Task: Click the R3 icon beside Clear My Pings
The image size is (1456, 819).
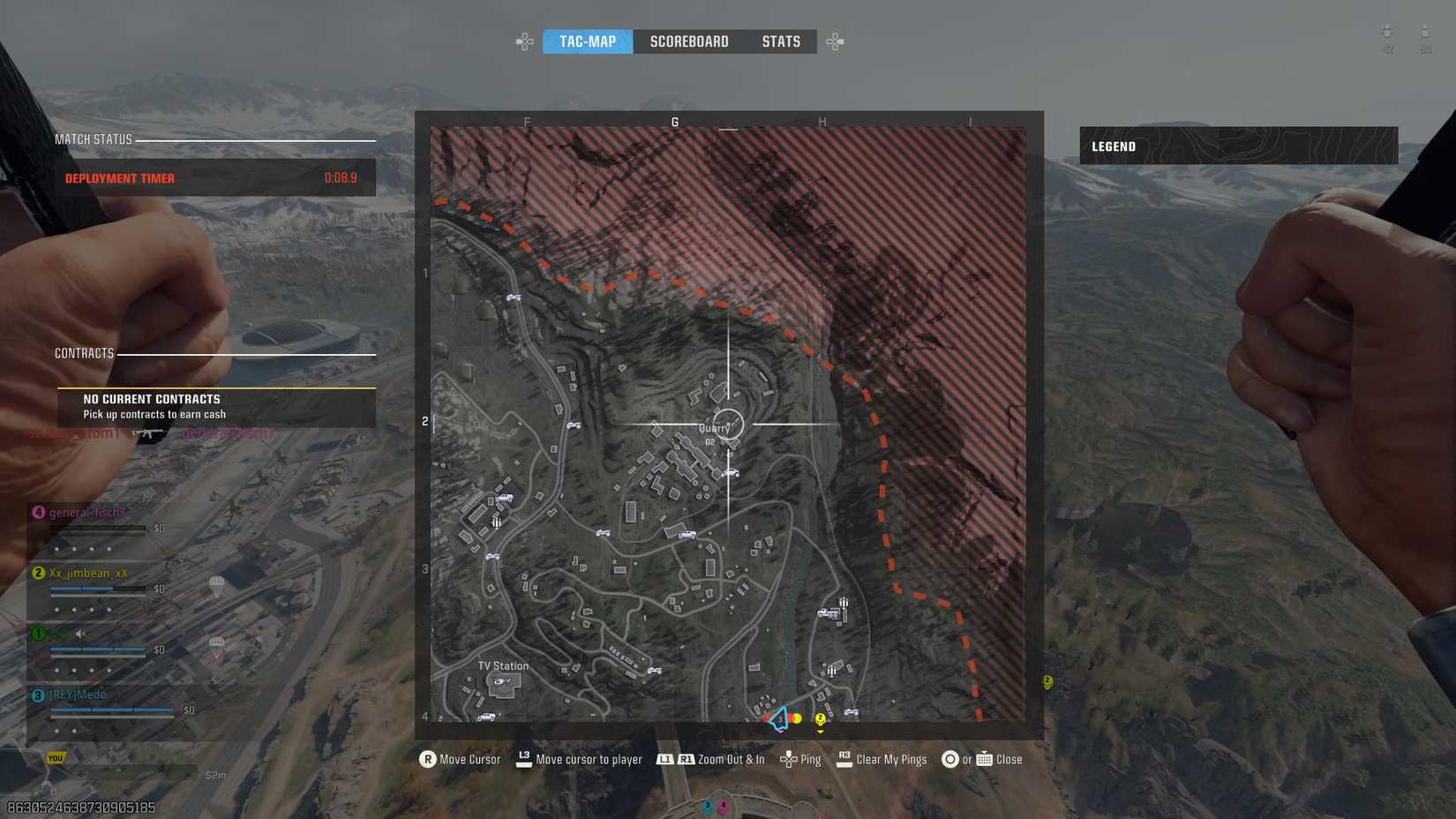Action: [844, 756]
